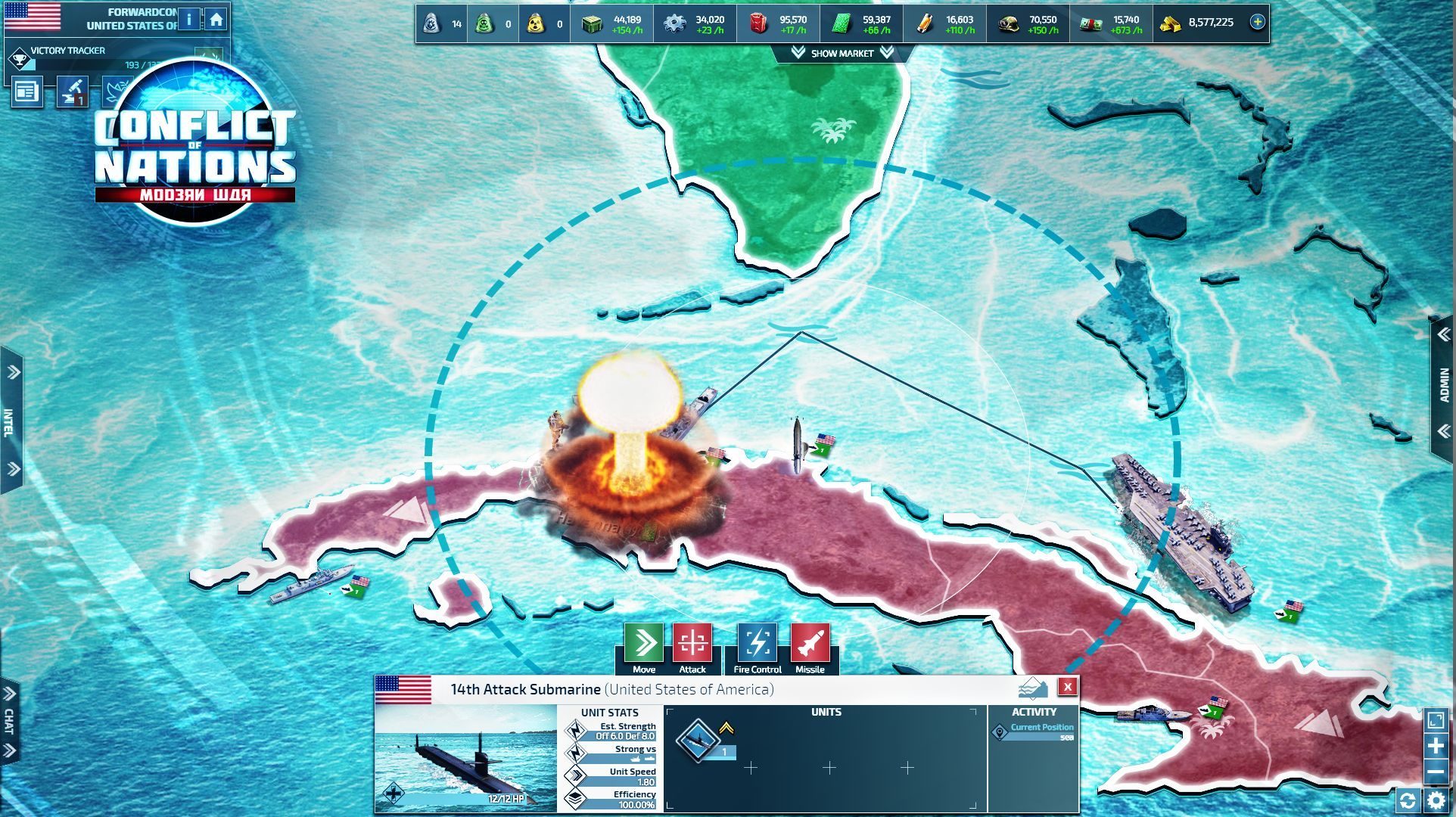
Task: Add gold with the plus button
Action: 1257,22
